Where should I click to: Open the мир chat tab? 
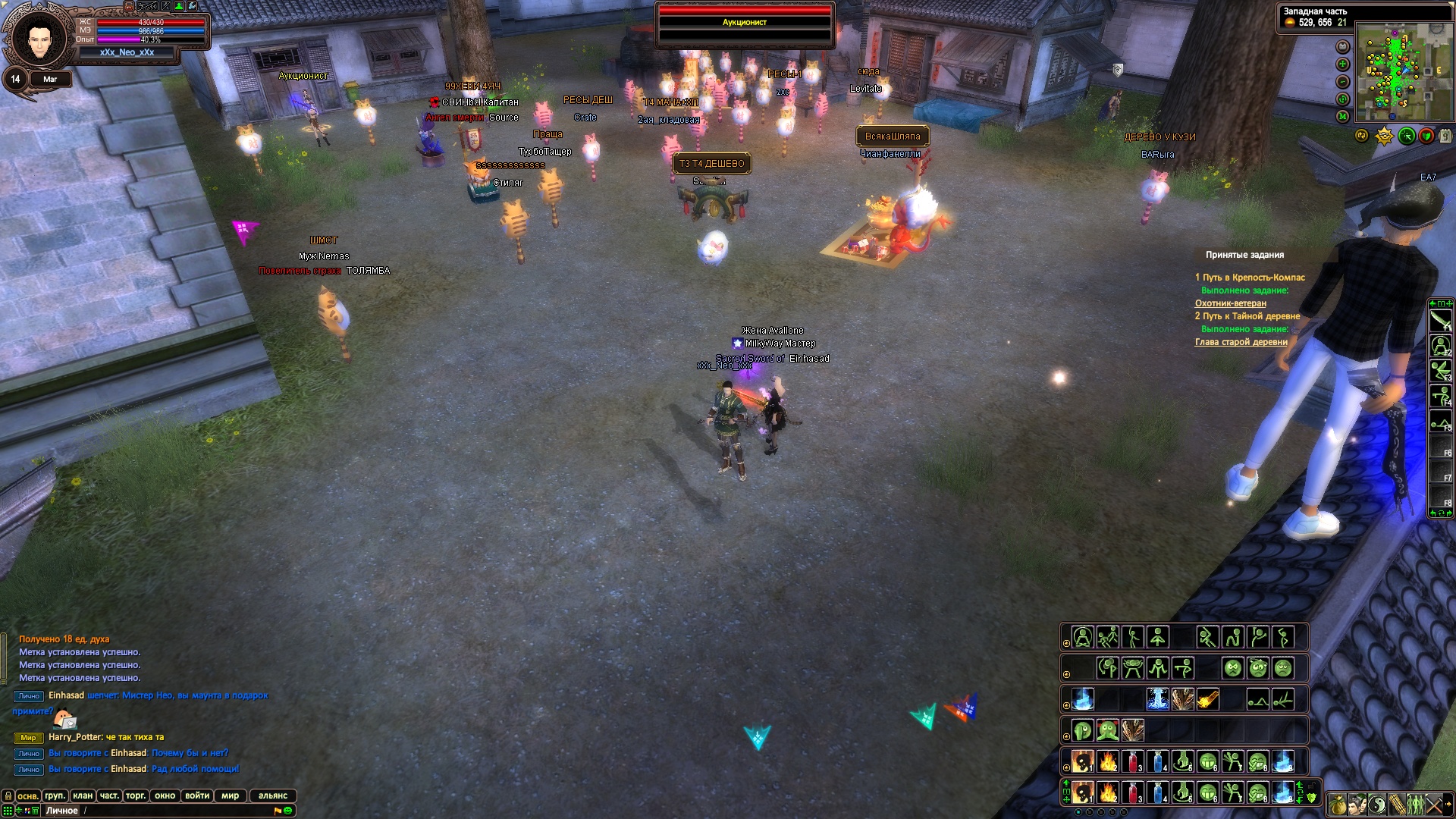point(230,795)
